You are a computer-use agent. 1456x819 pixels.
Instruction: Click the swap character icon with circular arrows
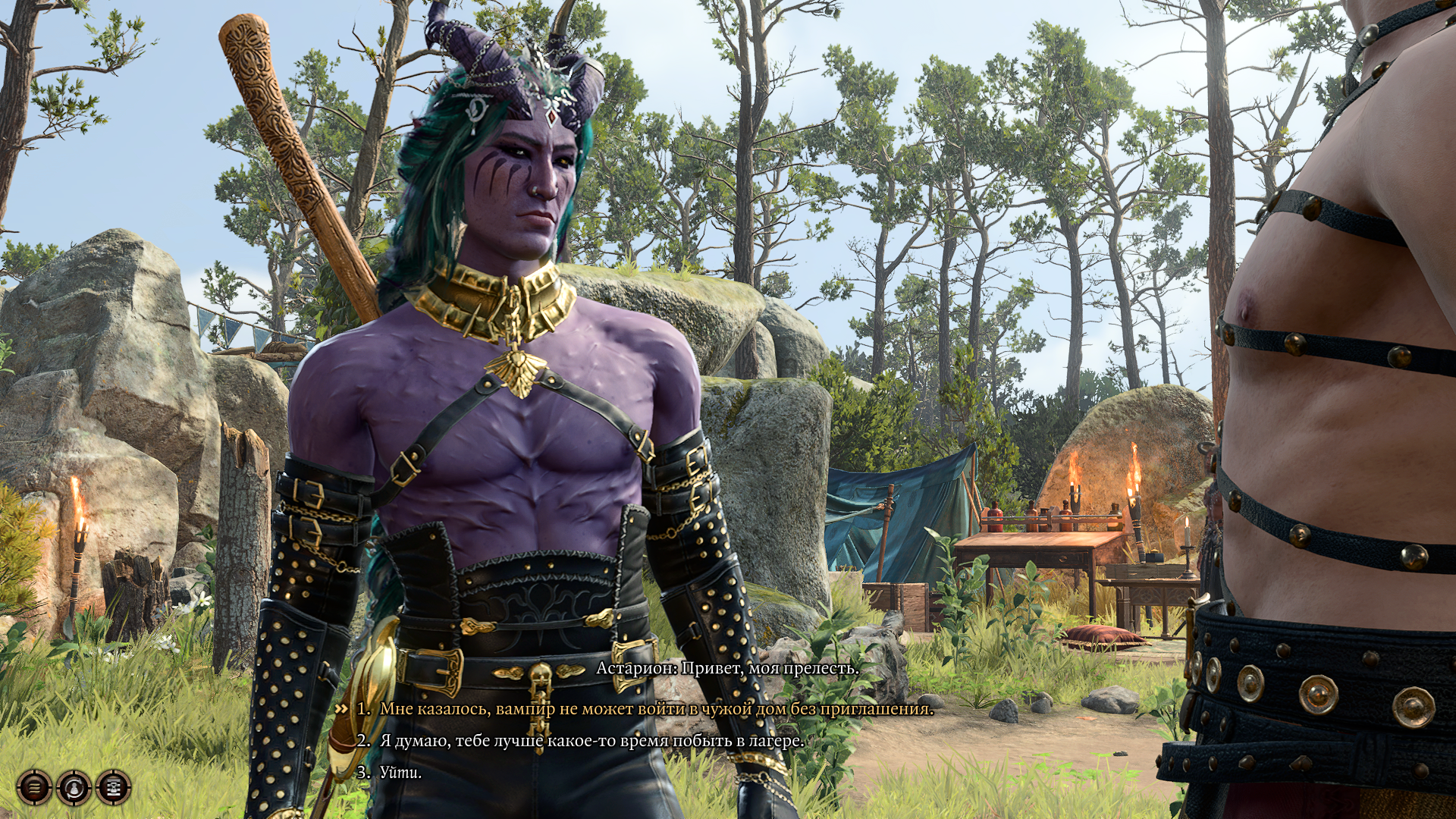pos(74,787)
